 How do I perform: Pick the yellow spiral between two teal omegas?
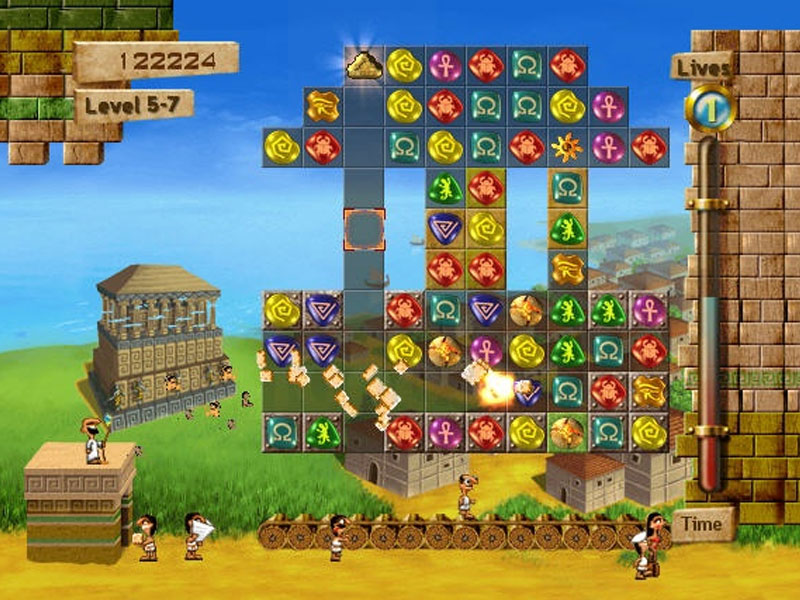[x=445, y=147]
